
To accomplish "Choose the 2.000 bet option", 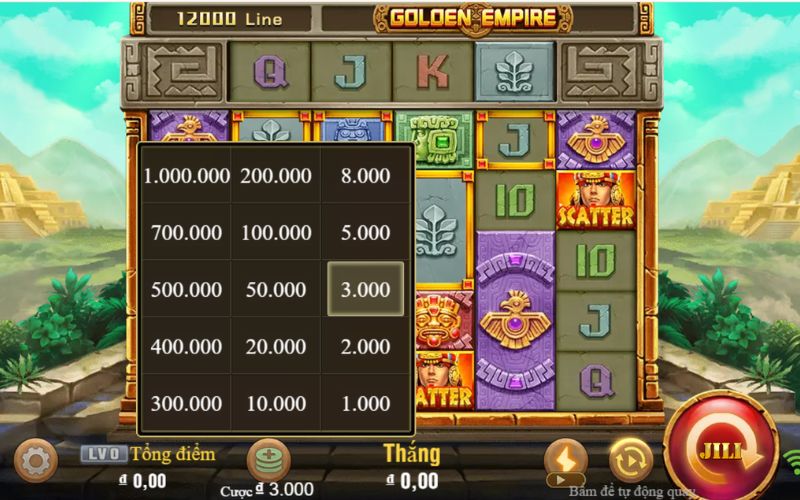I will tap(366, 347).
